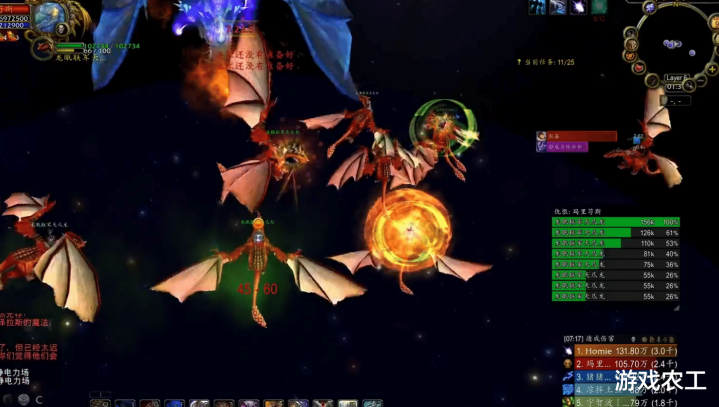The image size is (719, 407).
Task: Select the threat row showing 126k 61%
Action: click(x=615, y=233)
